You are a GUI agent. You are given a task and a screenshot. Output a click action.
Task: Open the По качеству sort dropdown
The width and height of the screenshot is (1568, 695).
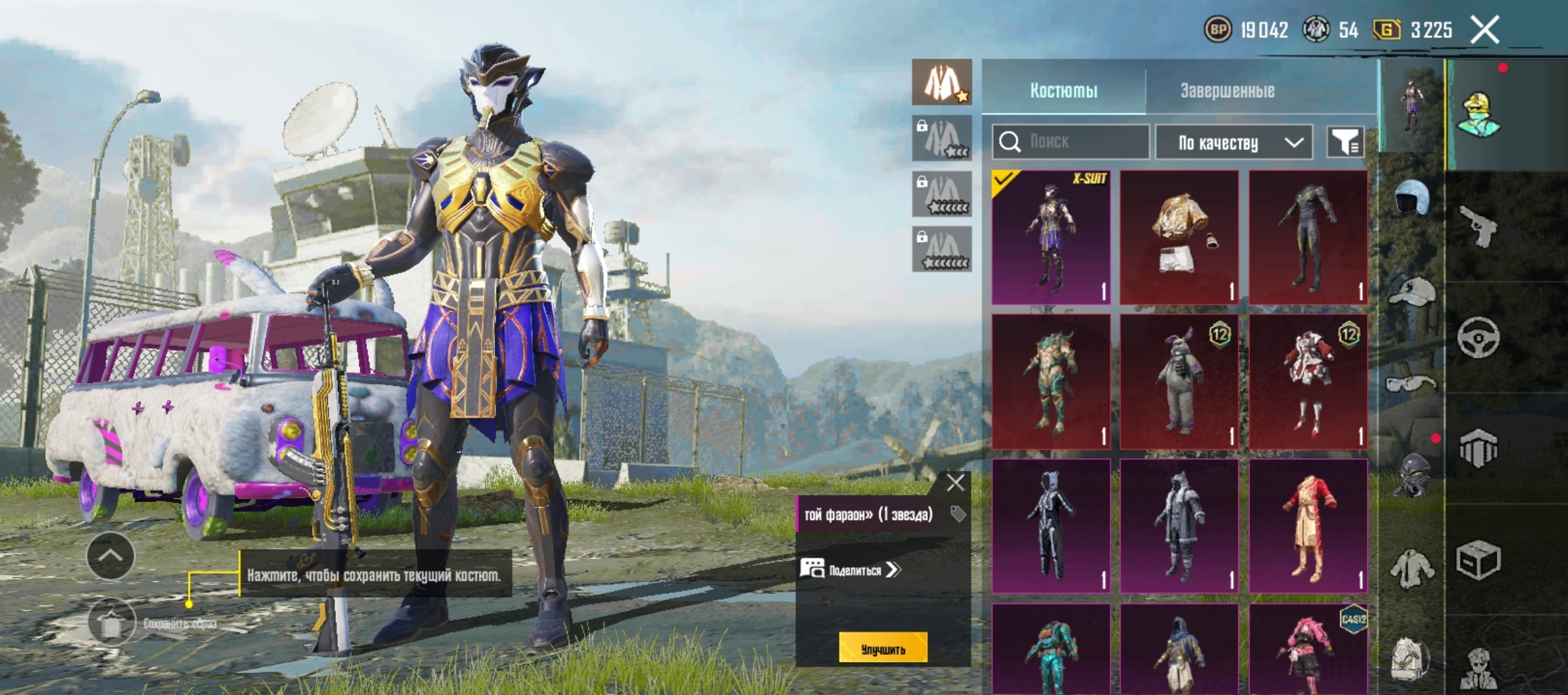pyautogui.click(x=1234, y=142)
